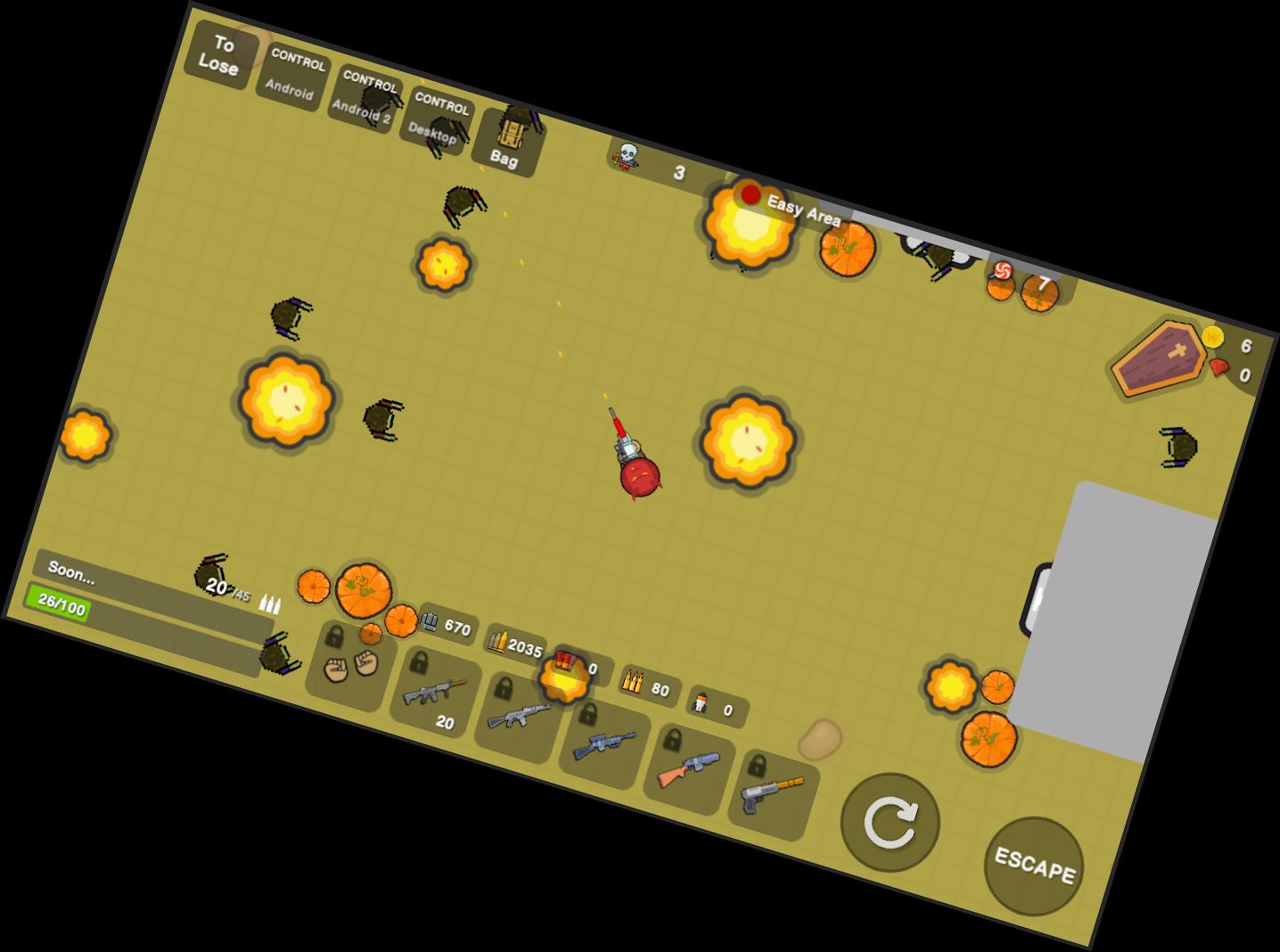The width and height of the screenshot is (1280, 952).
Task: Click the To Lose button
Action: 219,58
